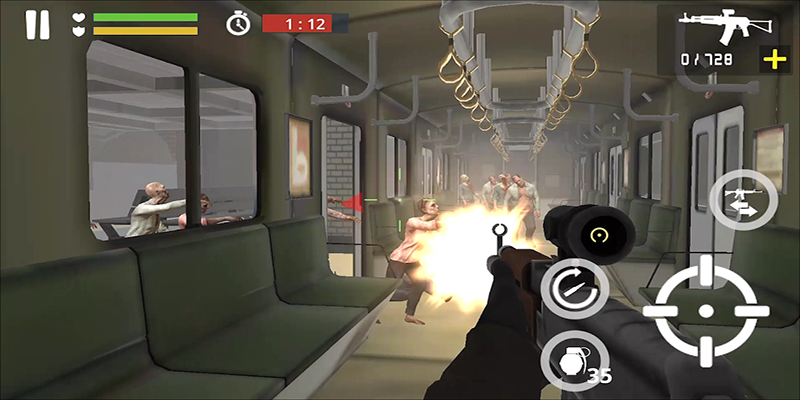Pause the game
Viewport: 800px width, 400px height.
click(x=37, y=24)
